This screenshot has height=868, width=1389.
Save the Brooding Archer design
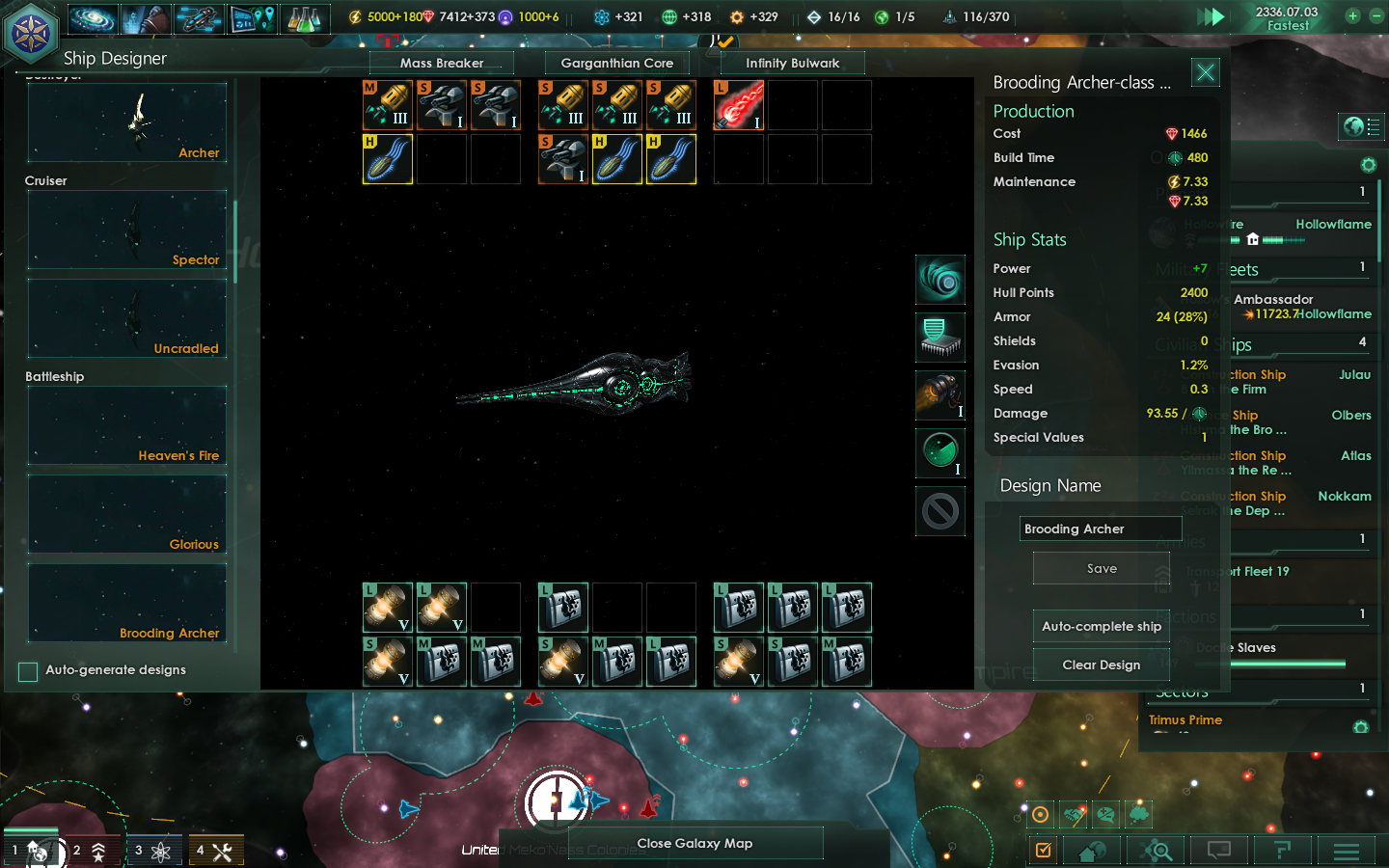point(1101,569)
